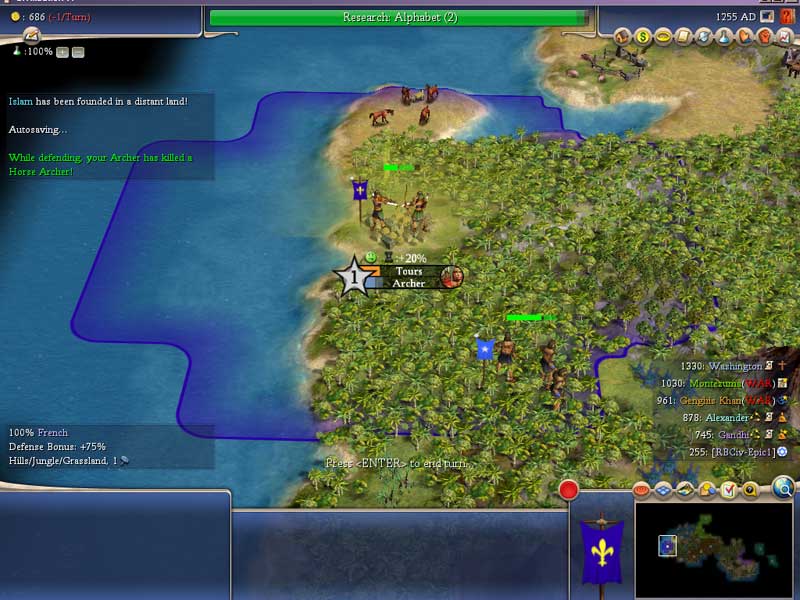The width and height of the screenshot is (800, 600).
Task: Open the Financial Advisor dollar icon
Action: click(x=643, y=37)
